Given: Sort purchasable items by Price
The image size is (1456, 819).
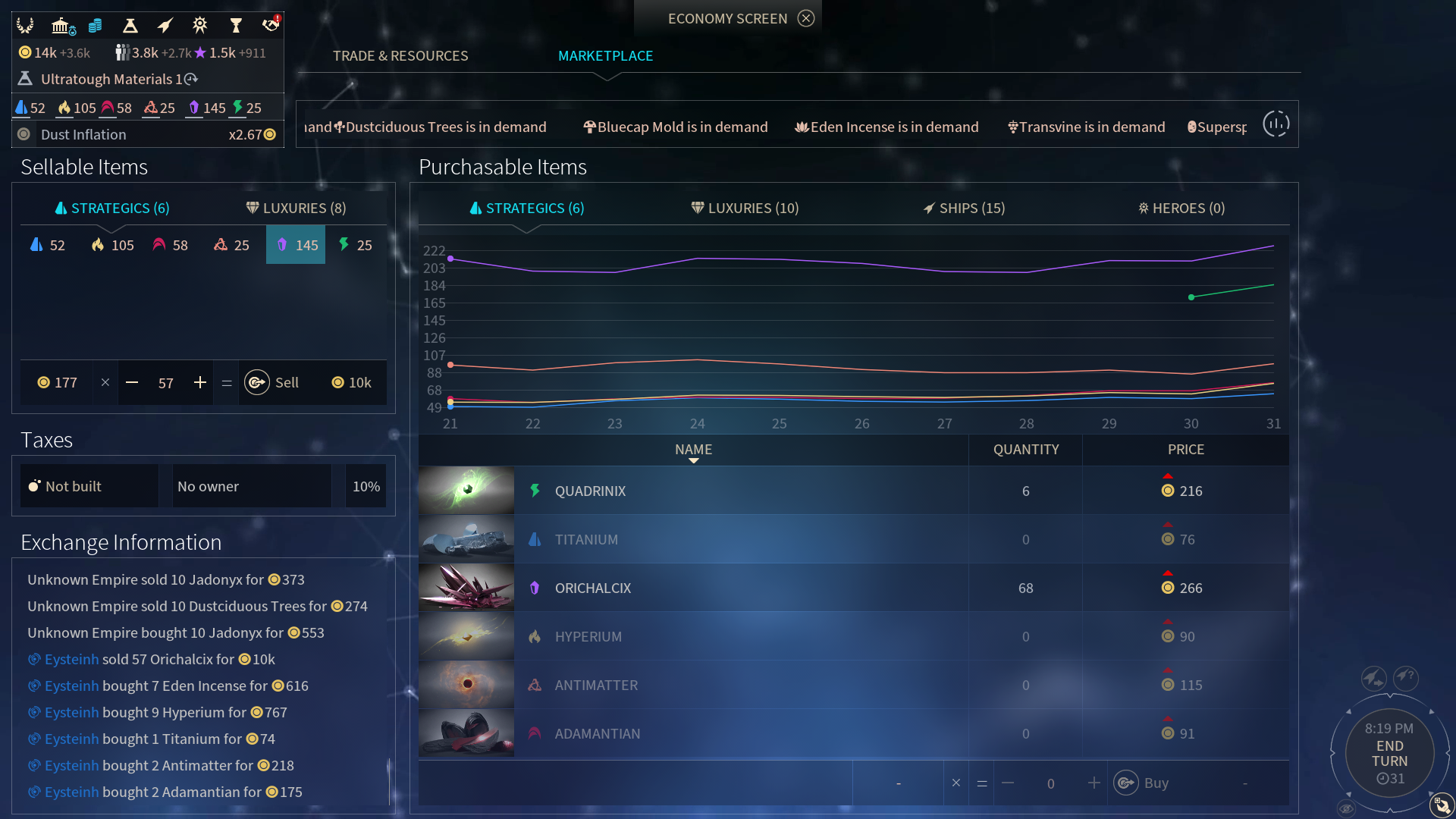Looking at the screenshot, I should point(1185,450).
